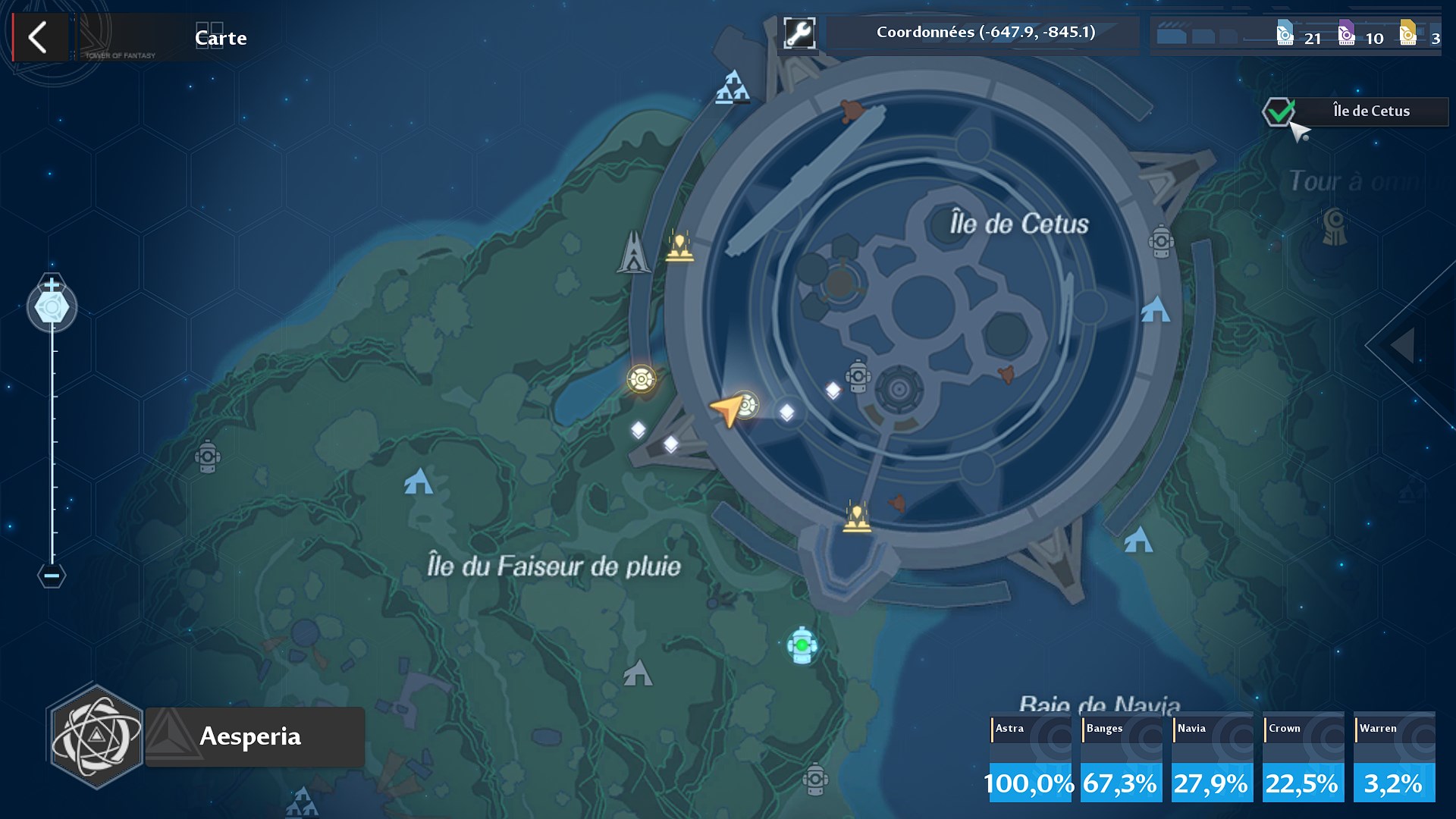This screenshot has height=819, width=1456.
Task: Select the blue tent campsite on Île du Faiseur de pluie
Action: (x=418, y=482)
